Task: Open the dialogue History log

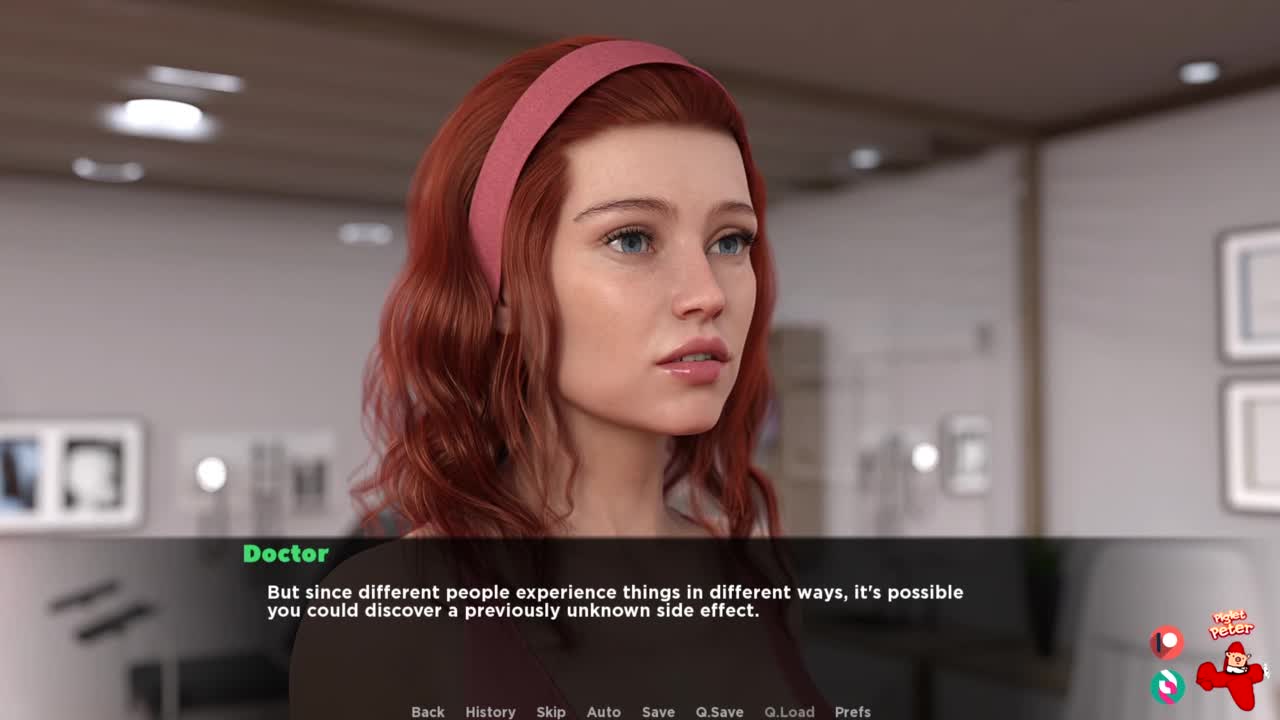Action: 490,711
